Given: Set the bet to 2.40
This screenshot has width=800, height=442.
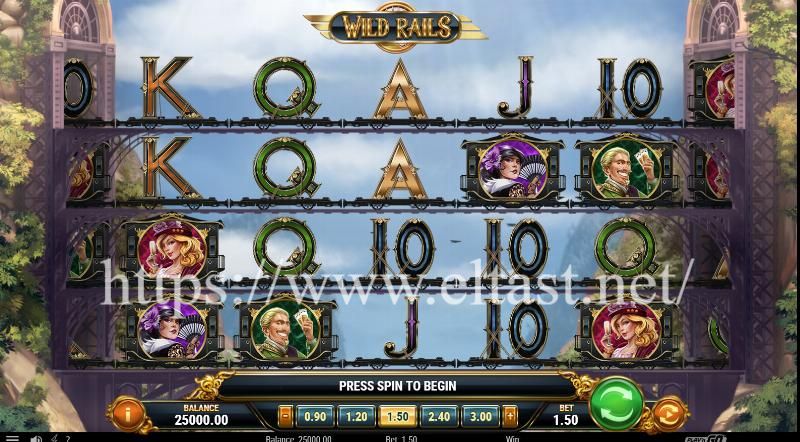Looking at the screenshot, I should [437, 416].
